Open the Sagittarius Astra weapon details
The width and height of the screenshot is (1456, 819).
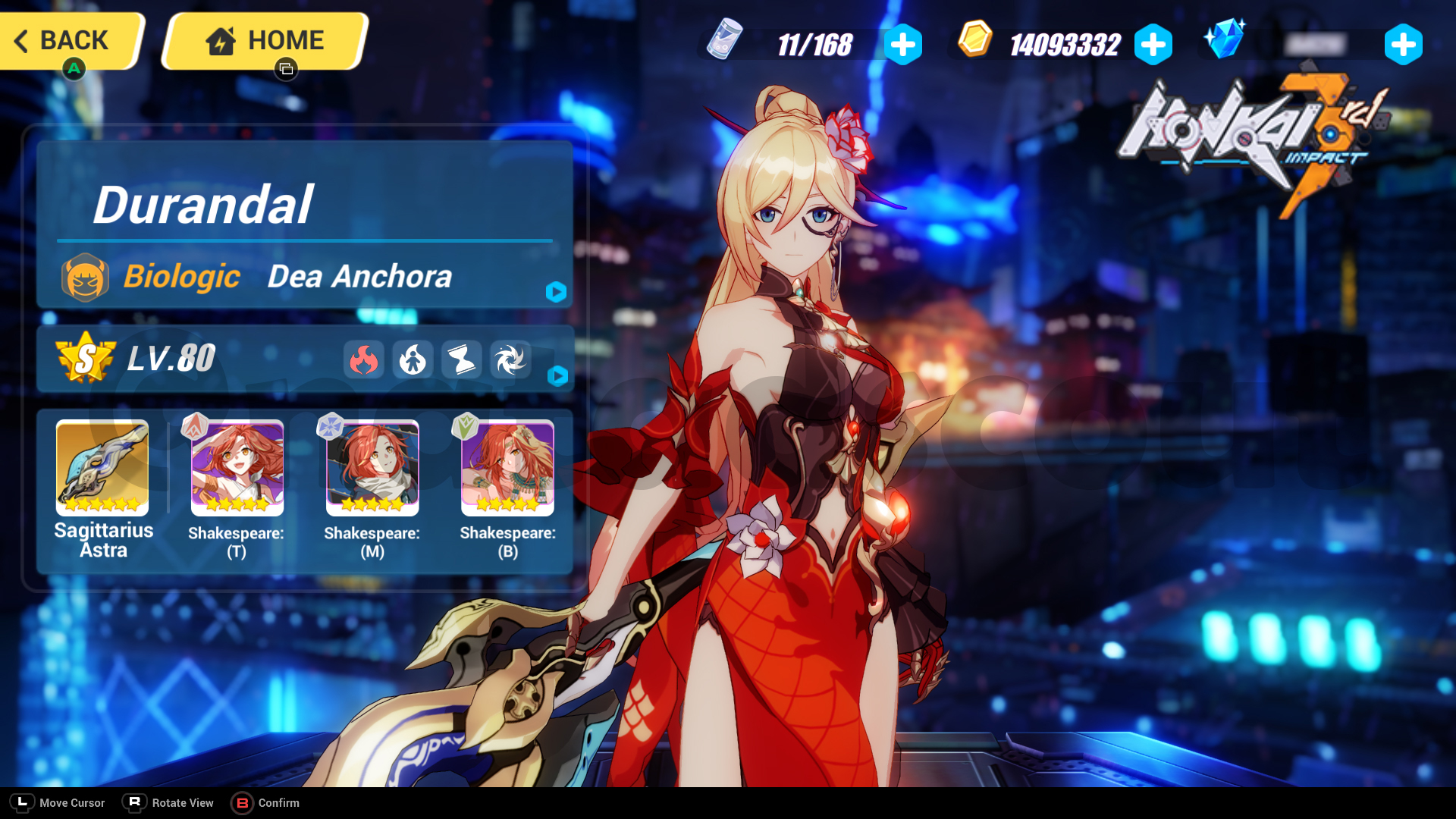(102, 468)
